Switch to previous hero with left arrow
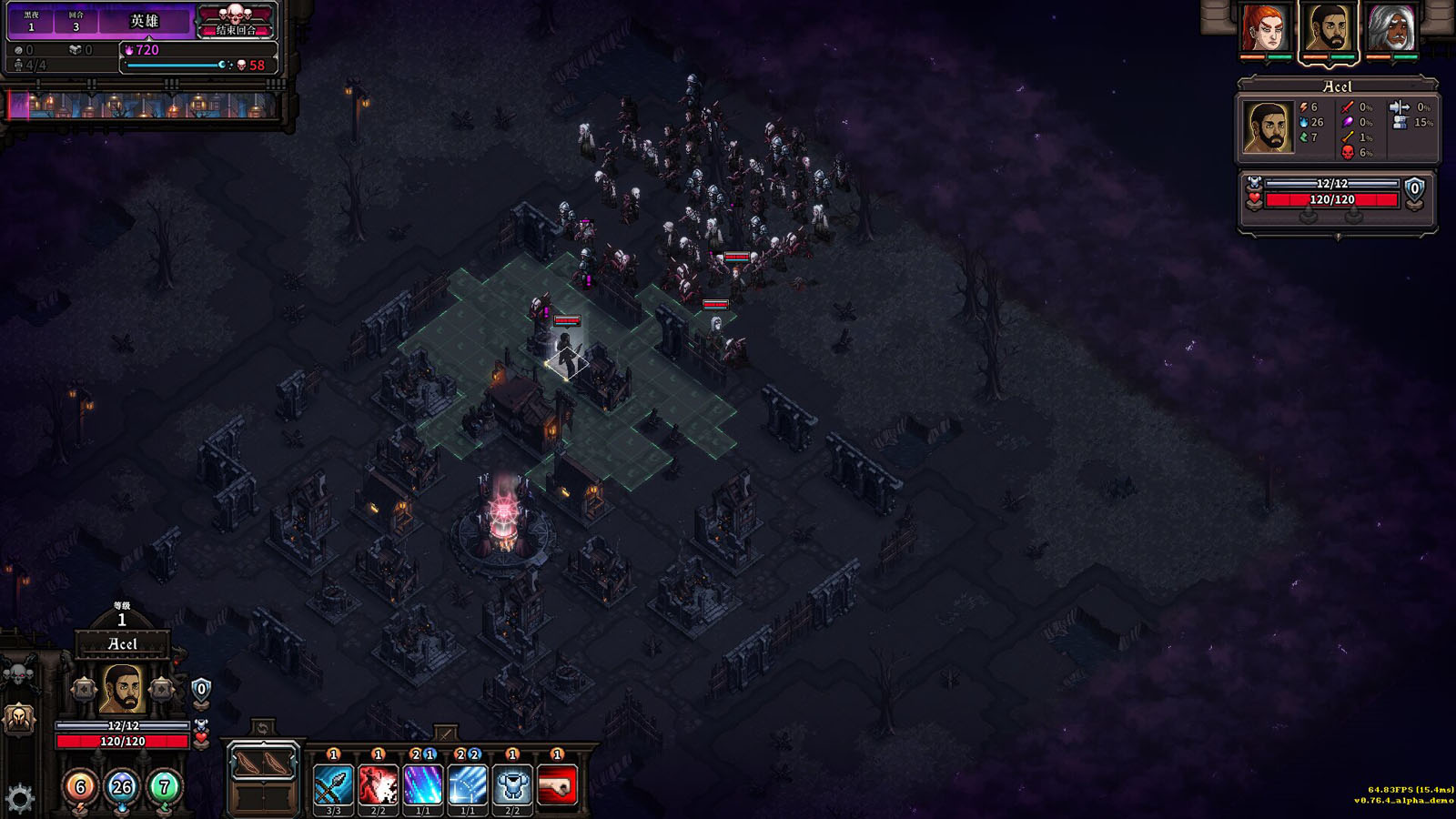1456x819 pixels. pyautogui.click(x=84, y=689)
